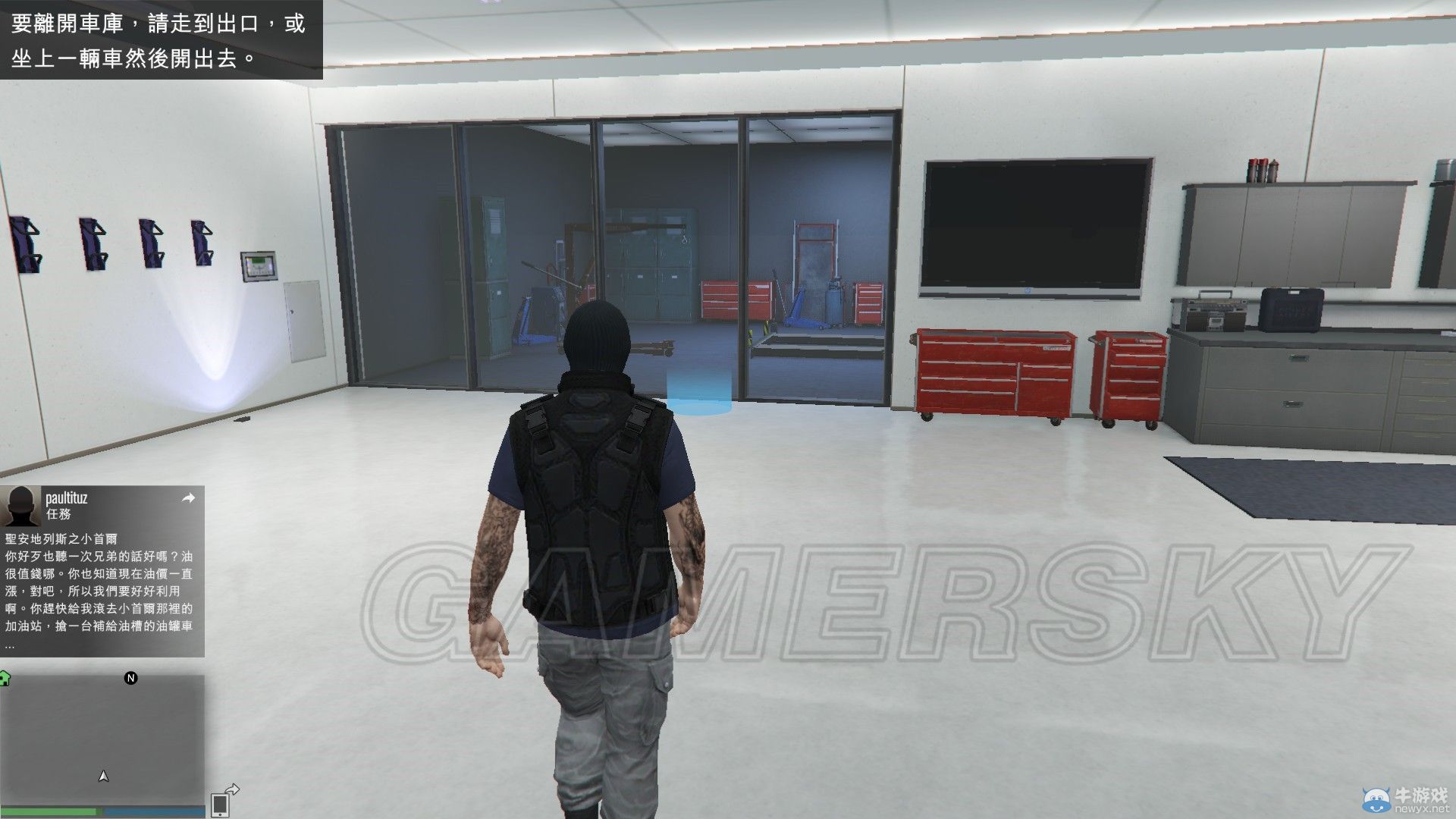Click paultituz's avatar silhouette
Image resolution: width=1456 pixels, height=819 pixels.
pyautogui.click(x=23, y=505)
